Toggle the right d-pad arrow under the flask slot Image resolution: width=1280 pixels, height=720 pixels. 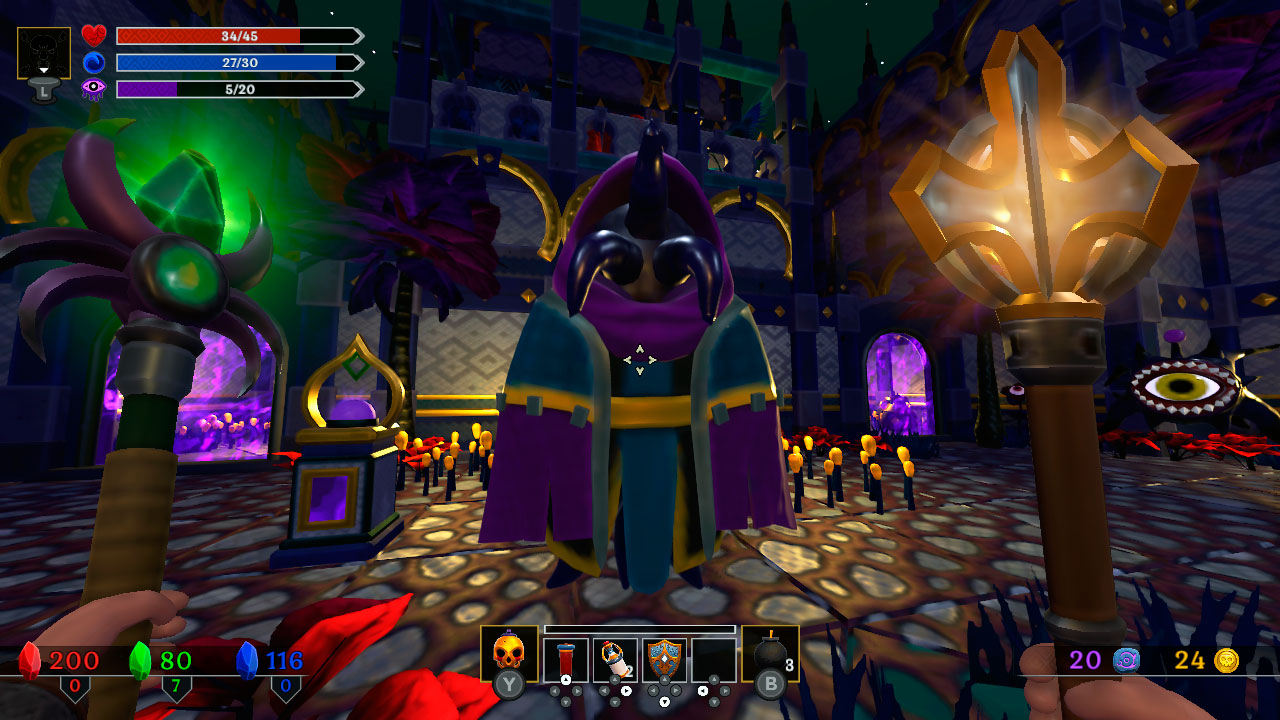[x=626, y=690]
